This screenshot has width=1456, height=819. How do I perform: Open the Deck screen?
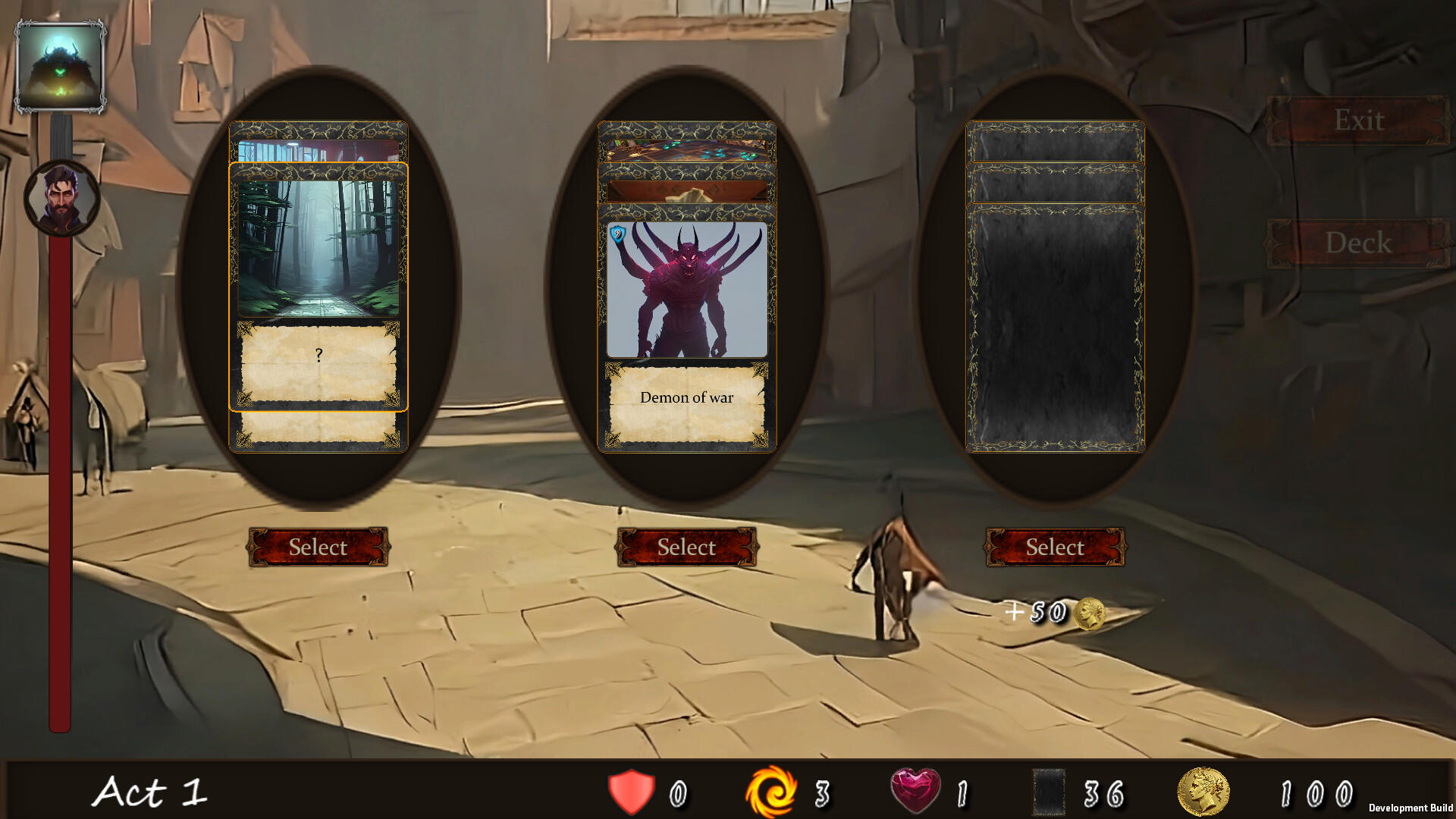1360,243
